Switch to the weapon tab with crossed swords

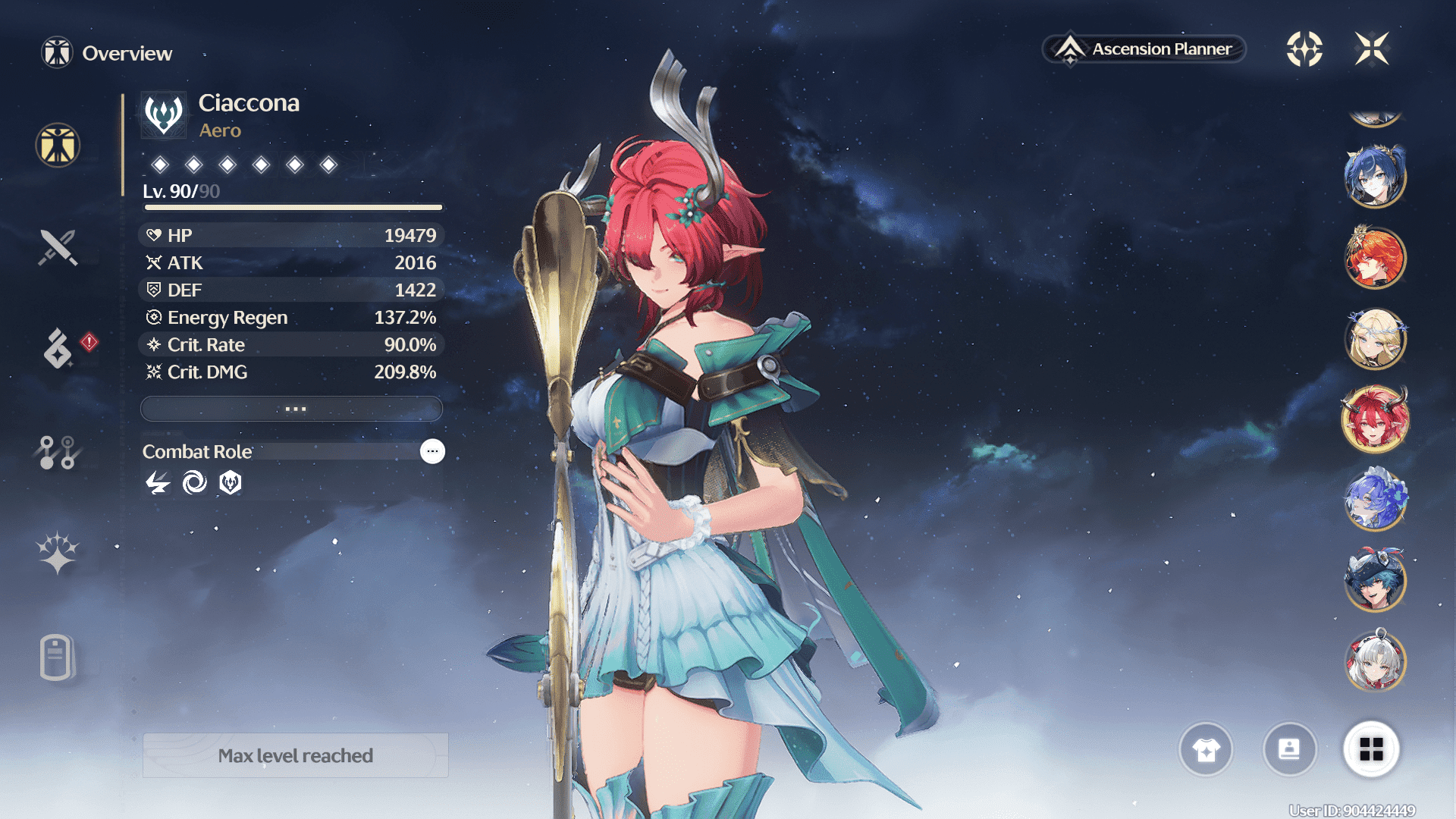pos(58,247)
